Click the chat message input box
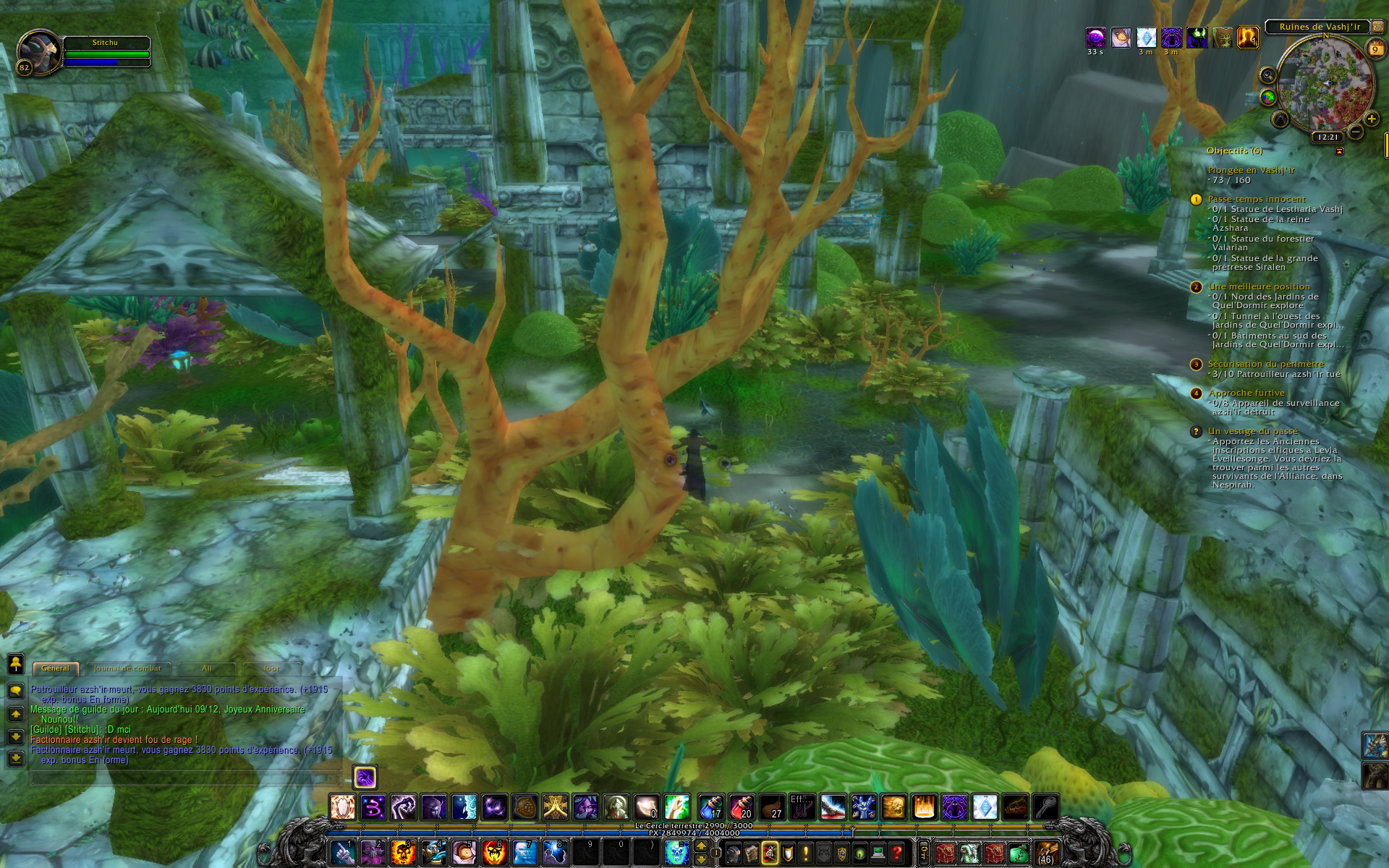Viewport: 1389px width, 868px height. pyautogui.click(x=184, y=778)
